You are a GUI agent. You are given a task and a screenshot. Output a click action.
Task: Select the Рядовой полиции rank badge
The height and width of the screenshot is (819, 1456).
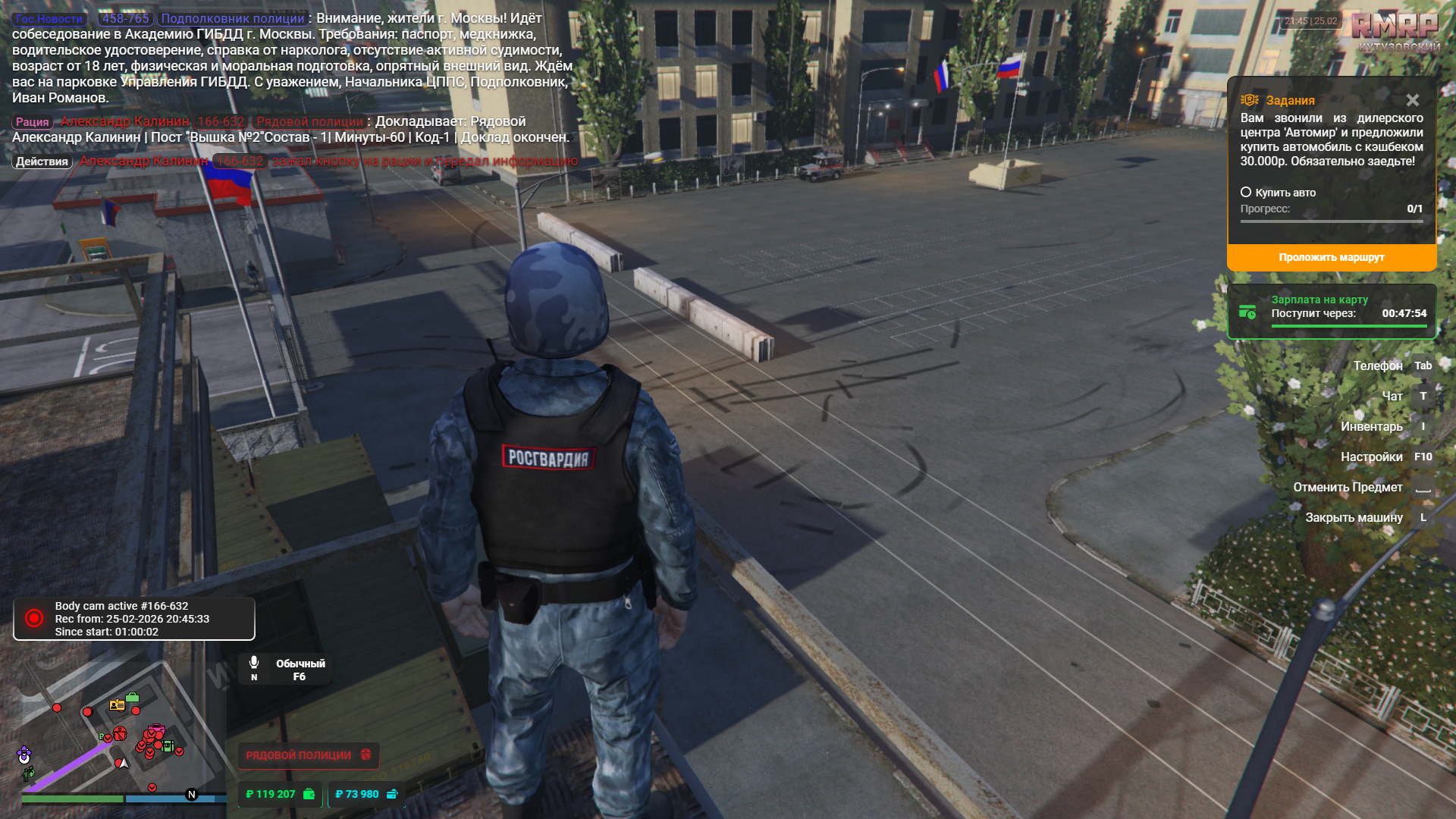[x=308, y=755]
